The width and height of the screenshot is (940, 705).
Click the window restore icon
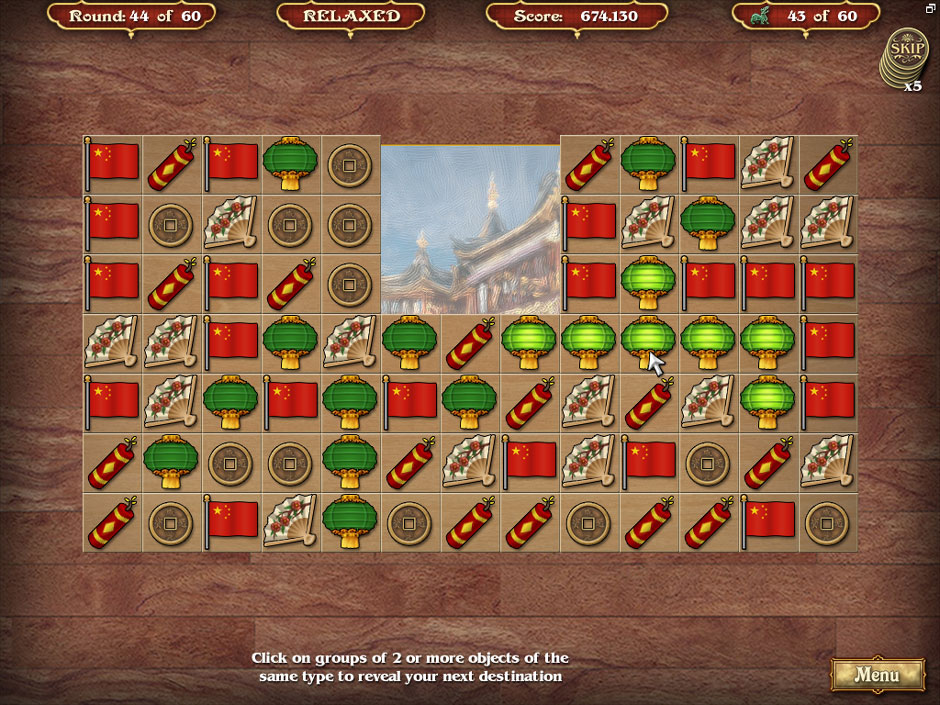click(x=930, y=8)
